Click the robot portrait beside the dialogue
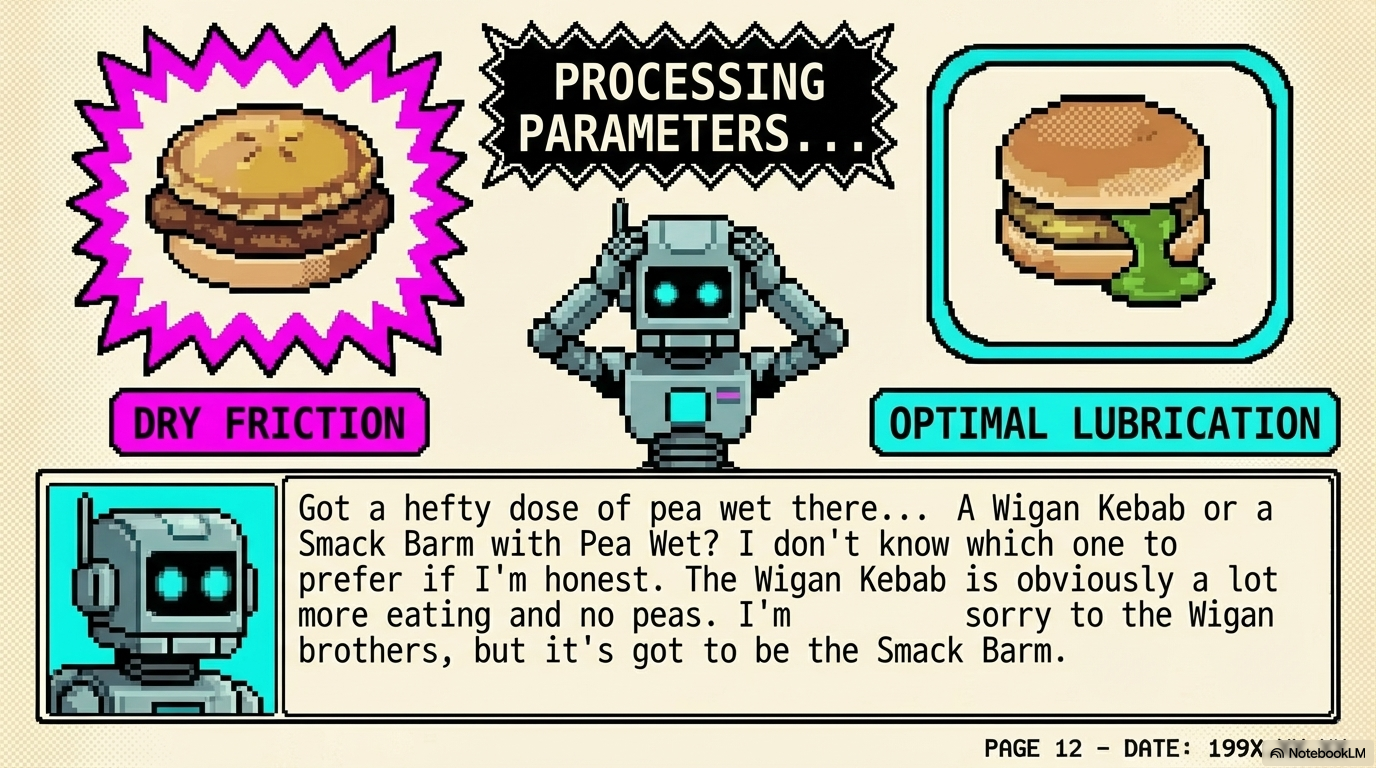1376x768 pixels. tap(162, 599)
